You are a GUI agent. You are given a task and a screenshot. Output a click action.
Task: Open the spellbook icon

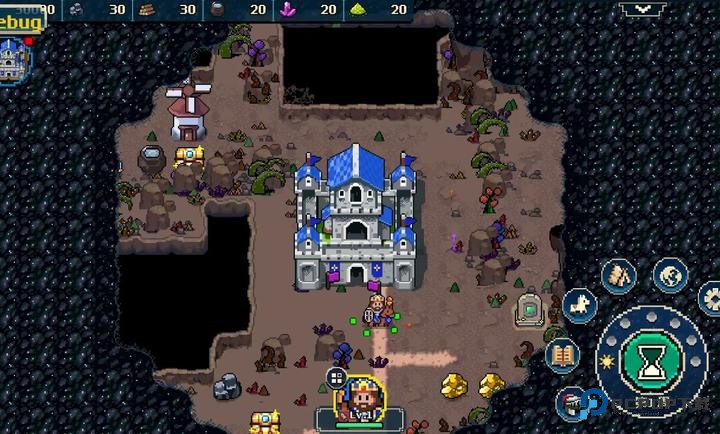click(564, 354)
